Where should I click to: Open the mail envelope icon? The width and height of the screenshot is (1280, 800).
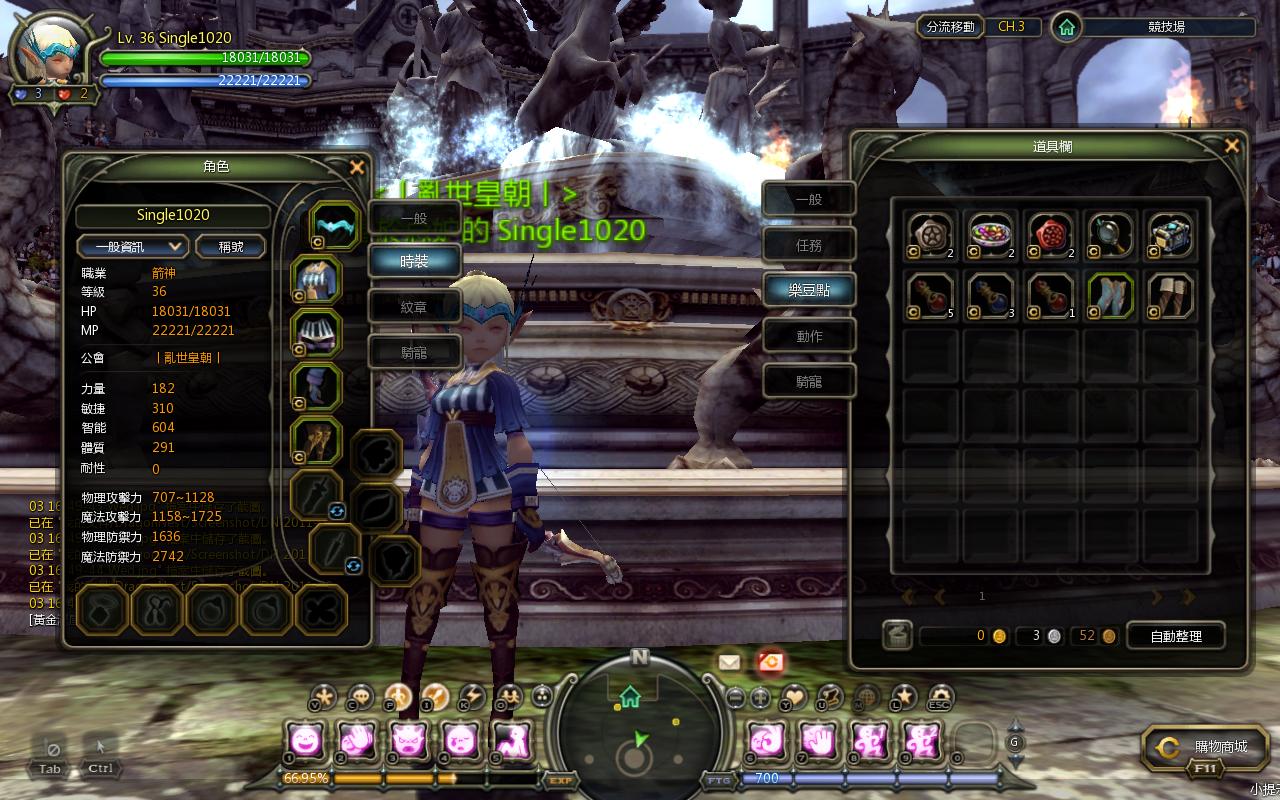click(729, 662)
